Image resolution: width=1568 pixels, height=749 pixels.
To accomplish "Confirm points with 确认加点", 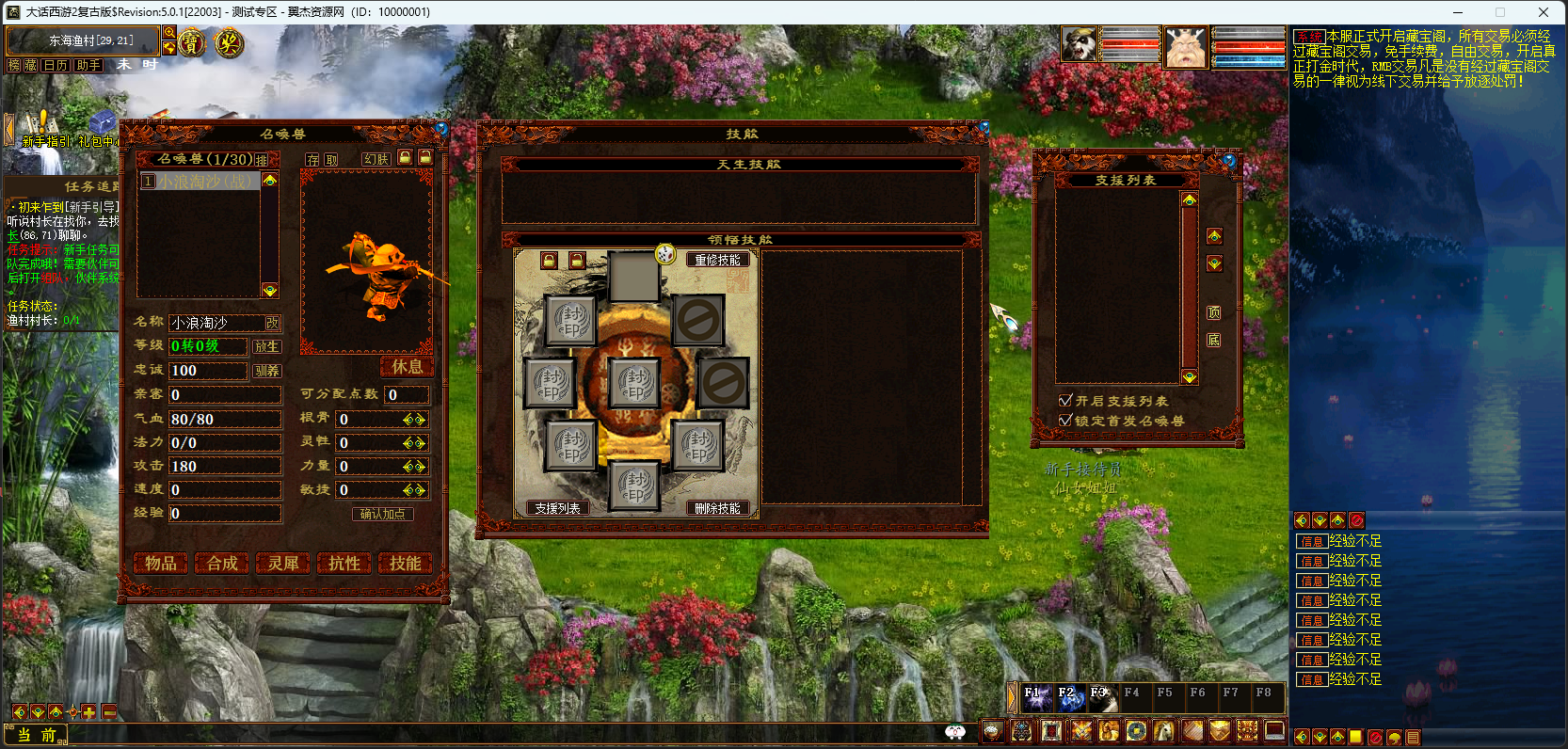I will tap(382, 514).
